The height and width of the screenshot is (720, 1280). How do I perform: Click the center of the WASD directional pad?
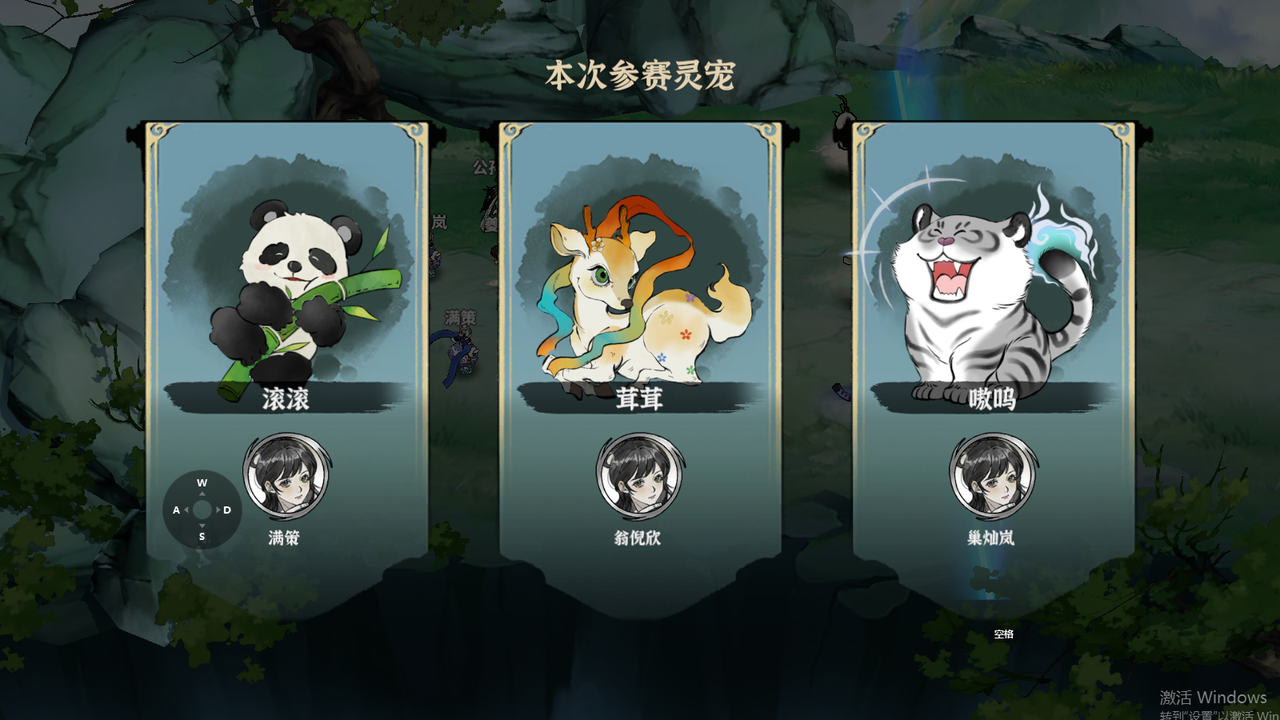pyautogui.click(x=203, y=510)
